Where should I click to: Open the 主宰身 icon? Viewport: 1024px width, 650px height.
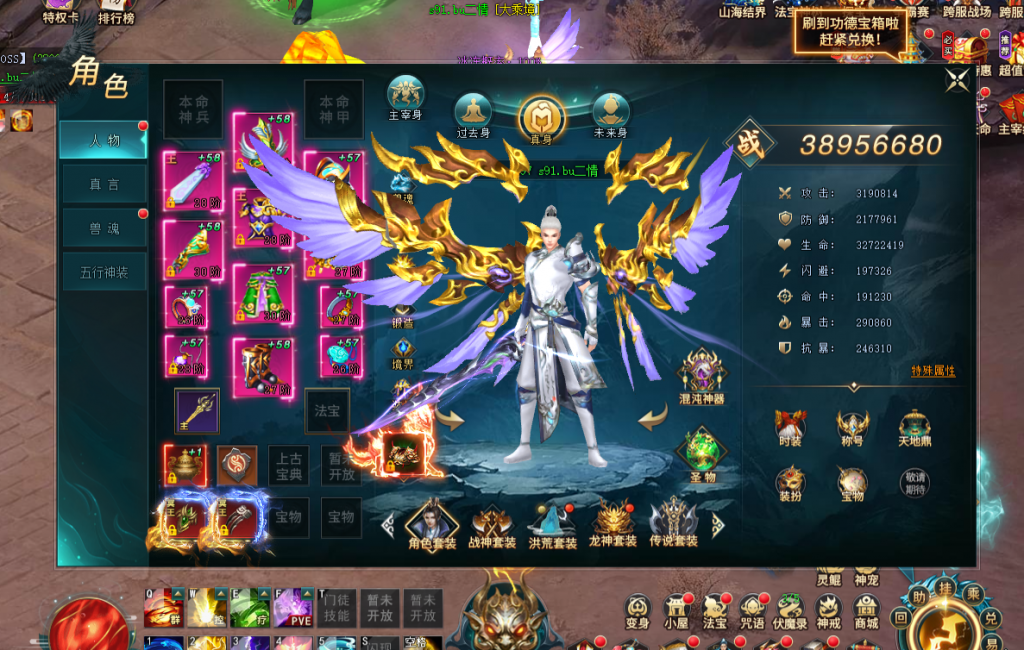(x=405, y=97)
